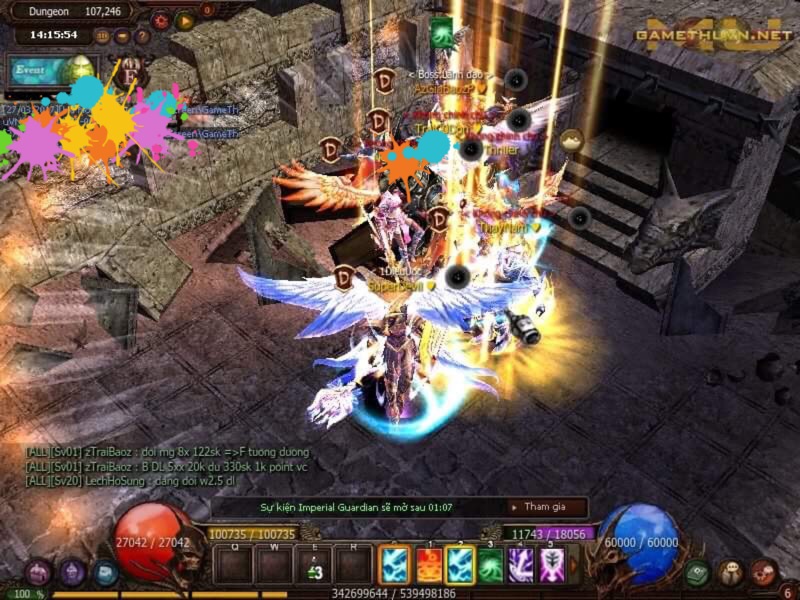Start the yellow play arrow button

tap(184, 20)
